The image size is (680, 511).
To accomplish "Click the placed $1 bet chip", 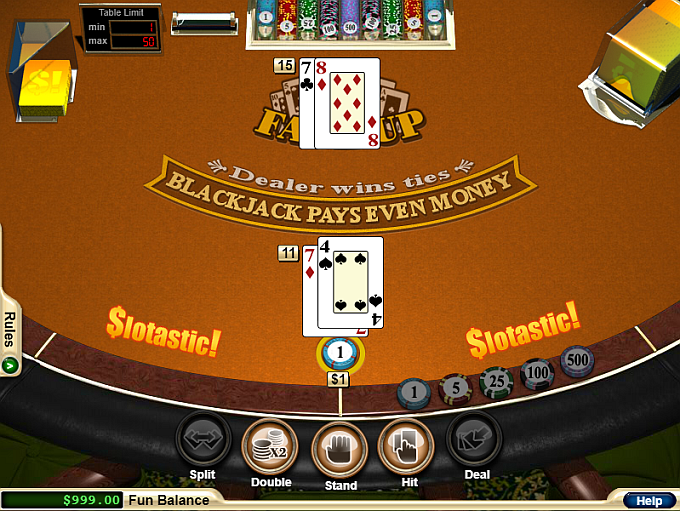I will tap(340, 352).
